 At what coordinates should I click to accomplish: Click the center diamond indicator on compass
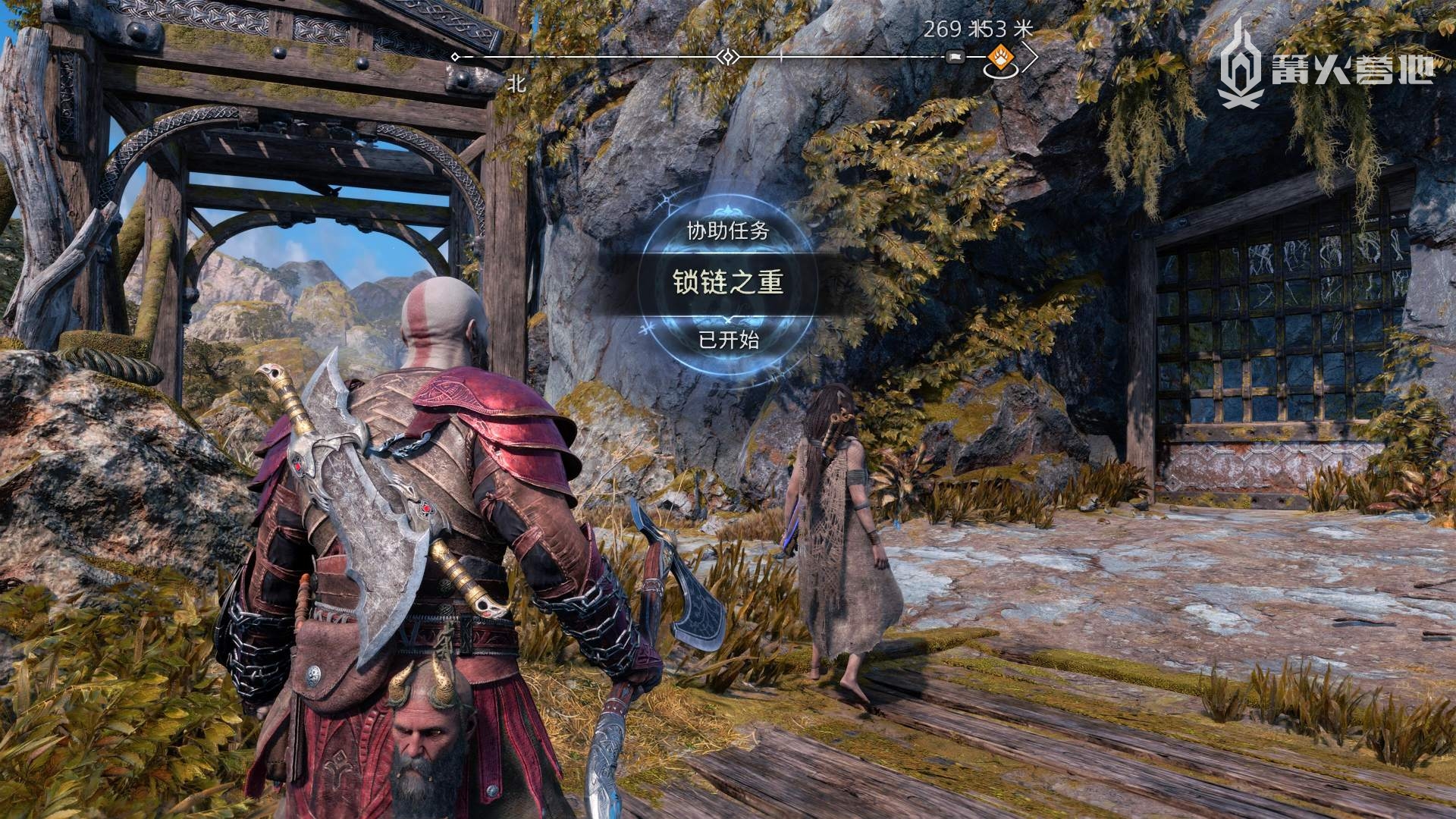click(728, 57)
